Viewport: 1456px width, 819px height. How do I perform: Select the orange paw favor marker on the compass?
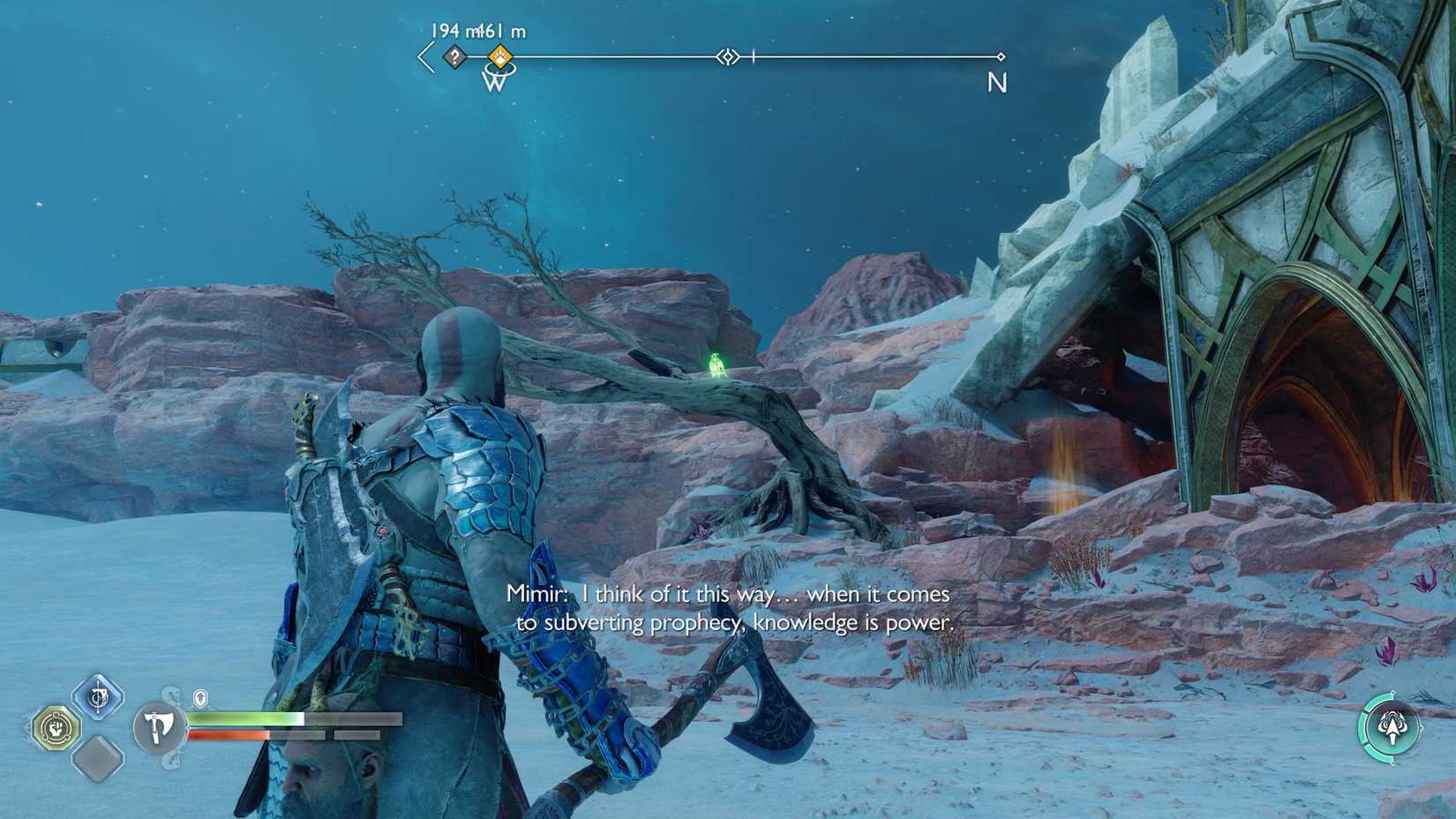pyautogui.click(x=499, y=56)
